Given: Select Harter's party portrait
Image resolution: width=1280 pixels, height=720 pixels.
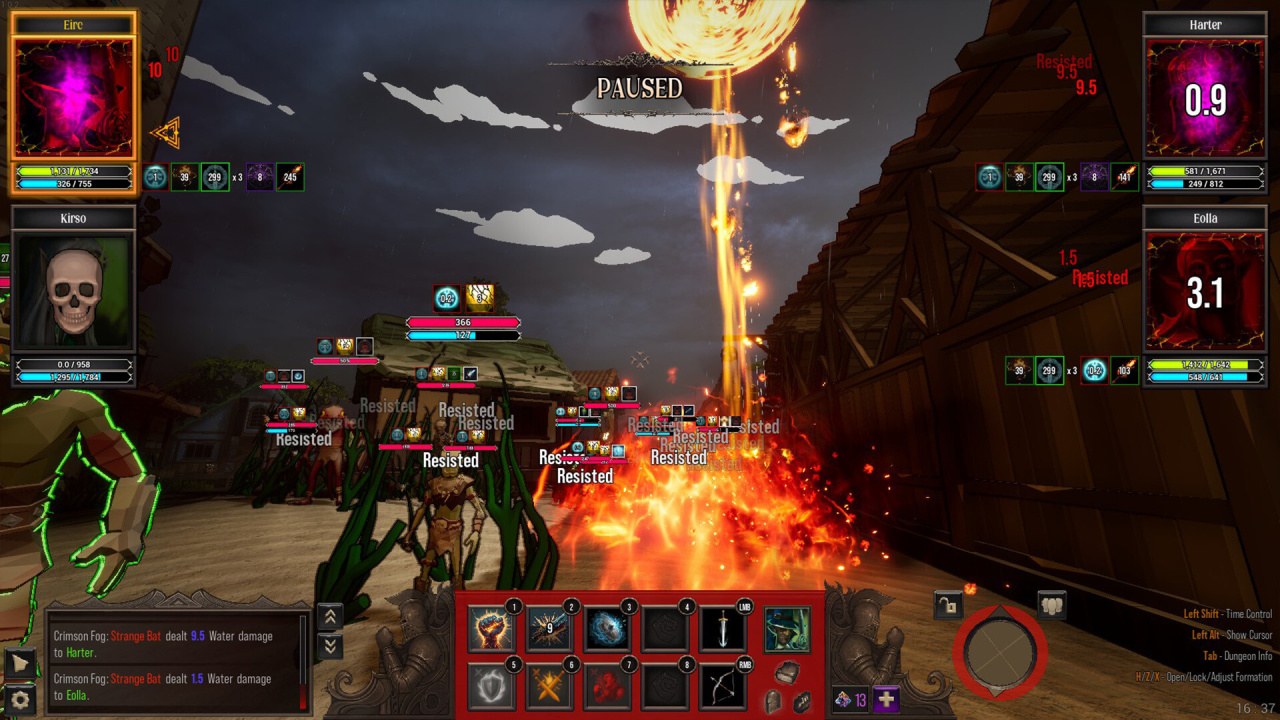Looking at the screenshot, I should tap(1206, 97).
